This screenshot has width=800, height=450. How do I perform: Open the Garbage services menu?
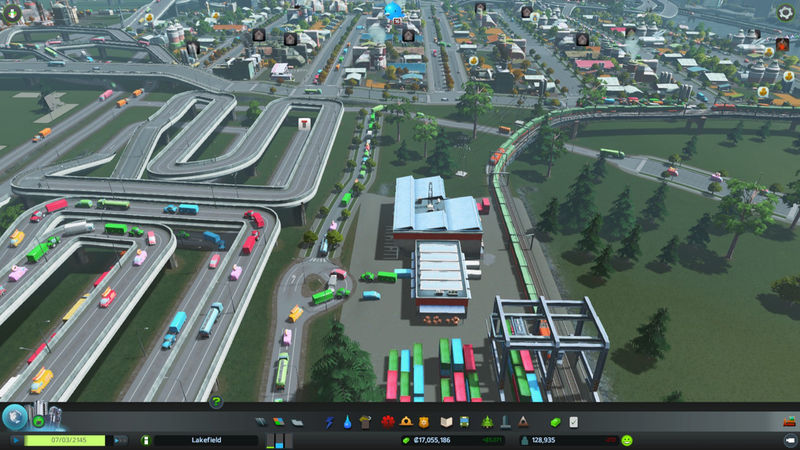tap(365, 421)
